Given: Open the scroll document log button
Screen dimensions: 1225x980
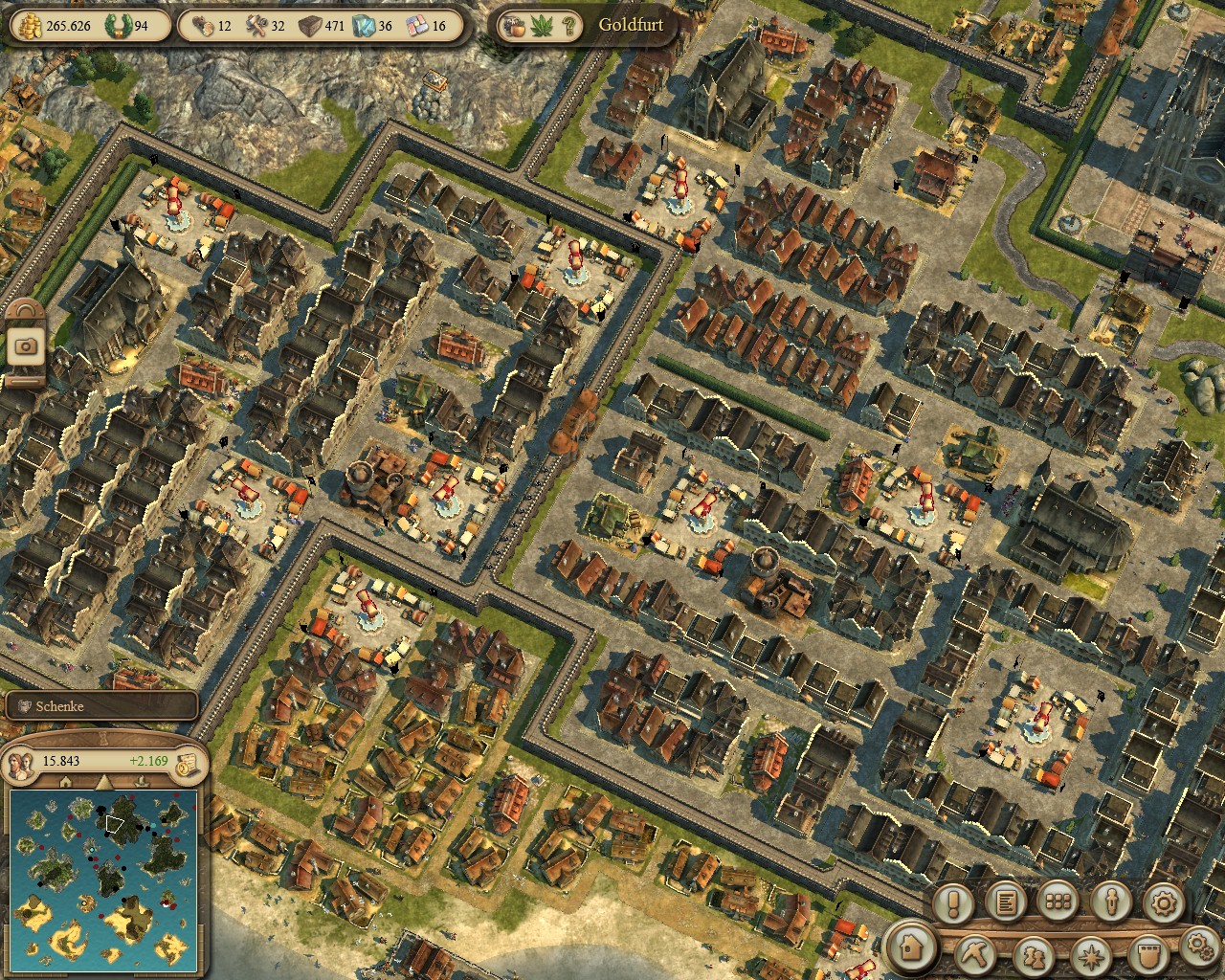Looking at the screenshot, I should 1006,902.
